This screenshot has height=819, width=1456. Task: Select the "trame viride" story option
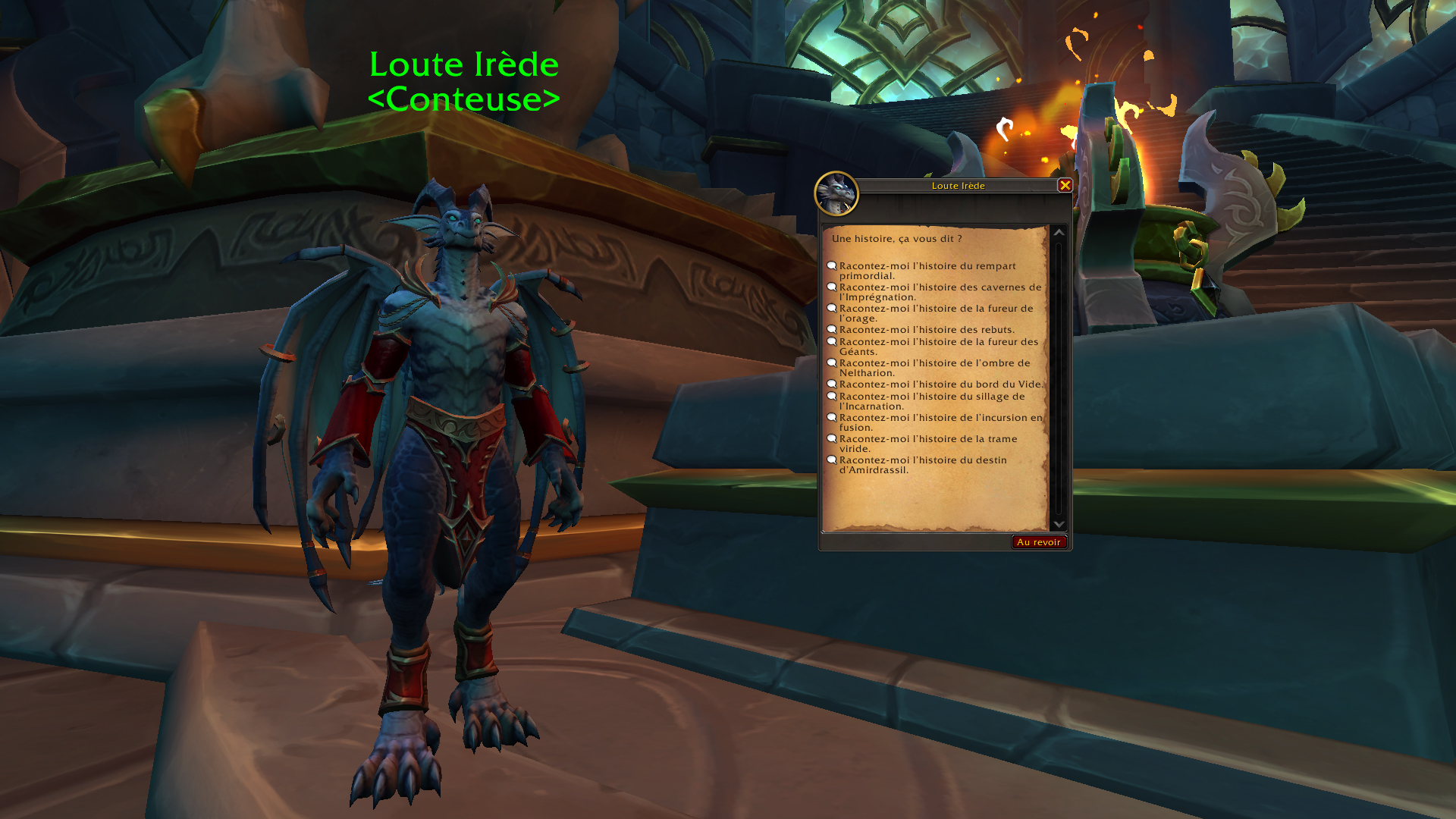click(929, 444)
